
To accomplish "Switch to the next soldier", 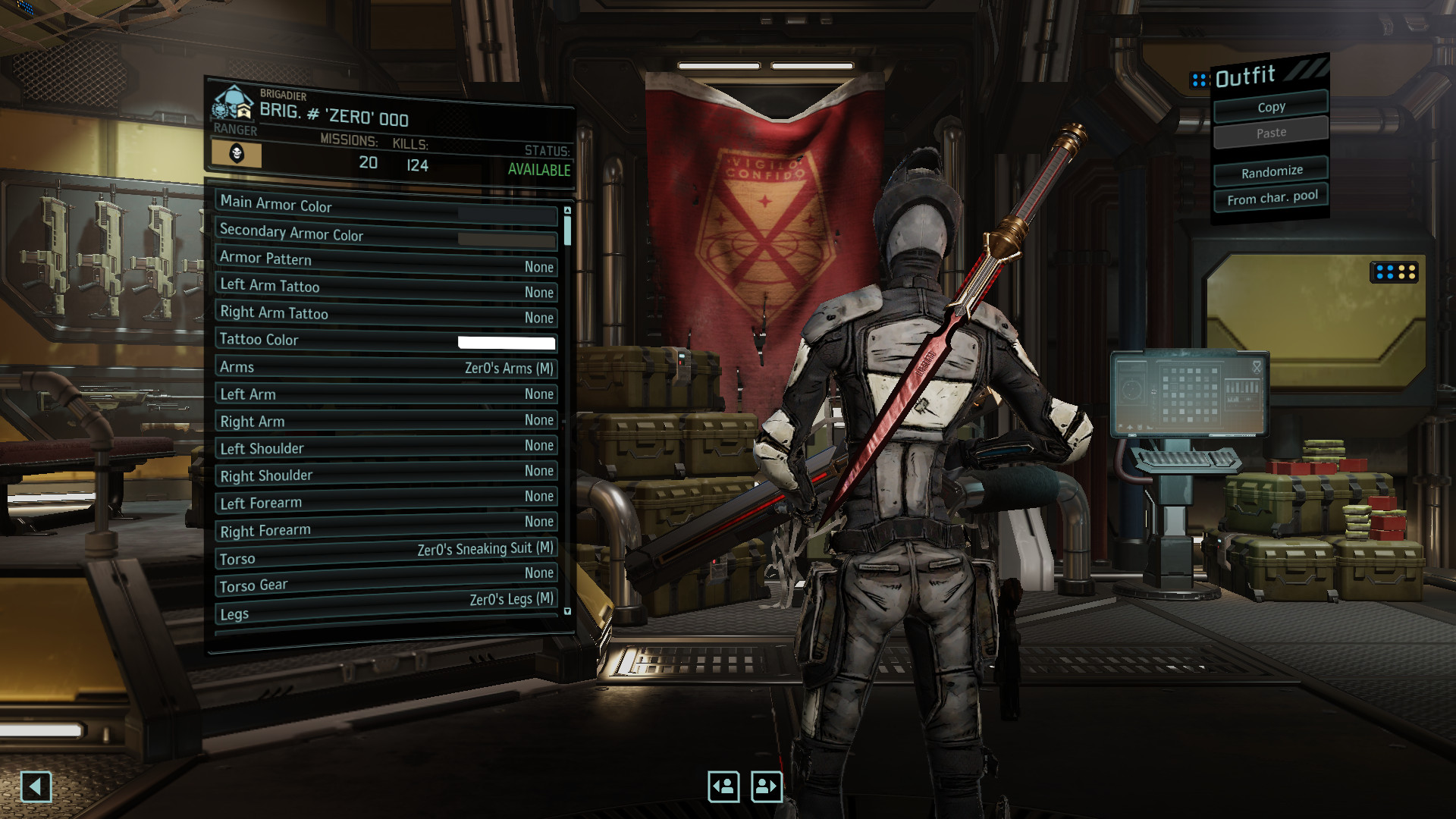I will 766,786.
